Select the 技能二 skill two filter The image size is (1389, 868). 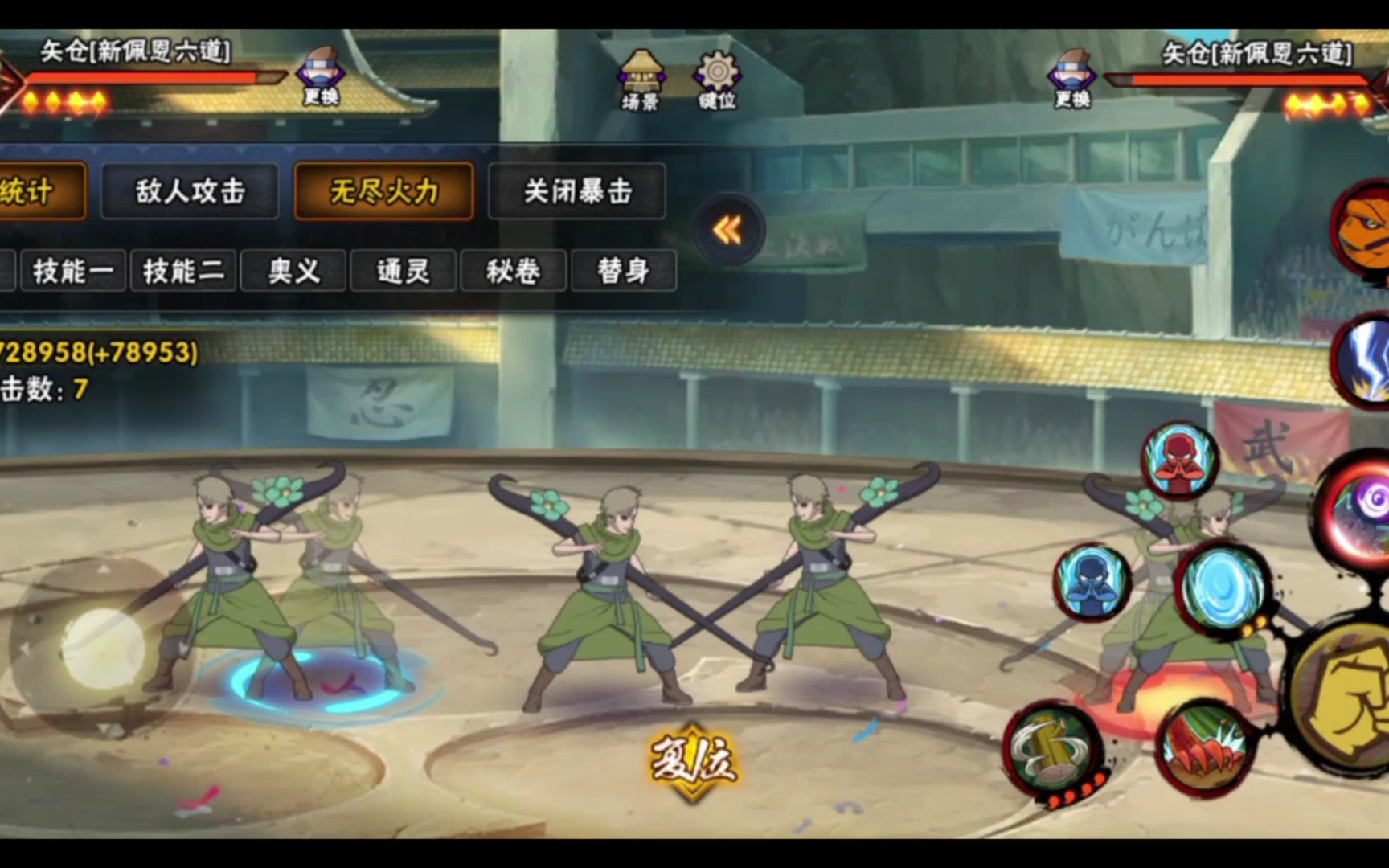coord(183,271)
